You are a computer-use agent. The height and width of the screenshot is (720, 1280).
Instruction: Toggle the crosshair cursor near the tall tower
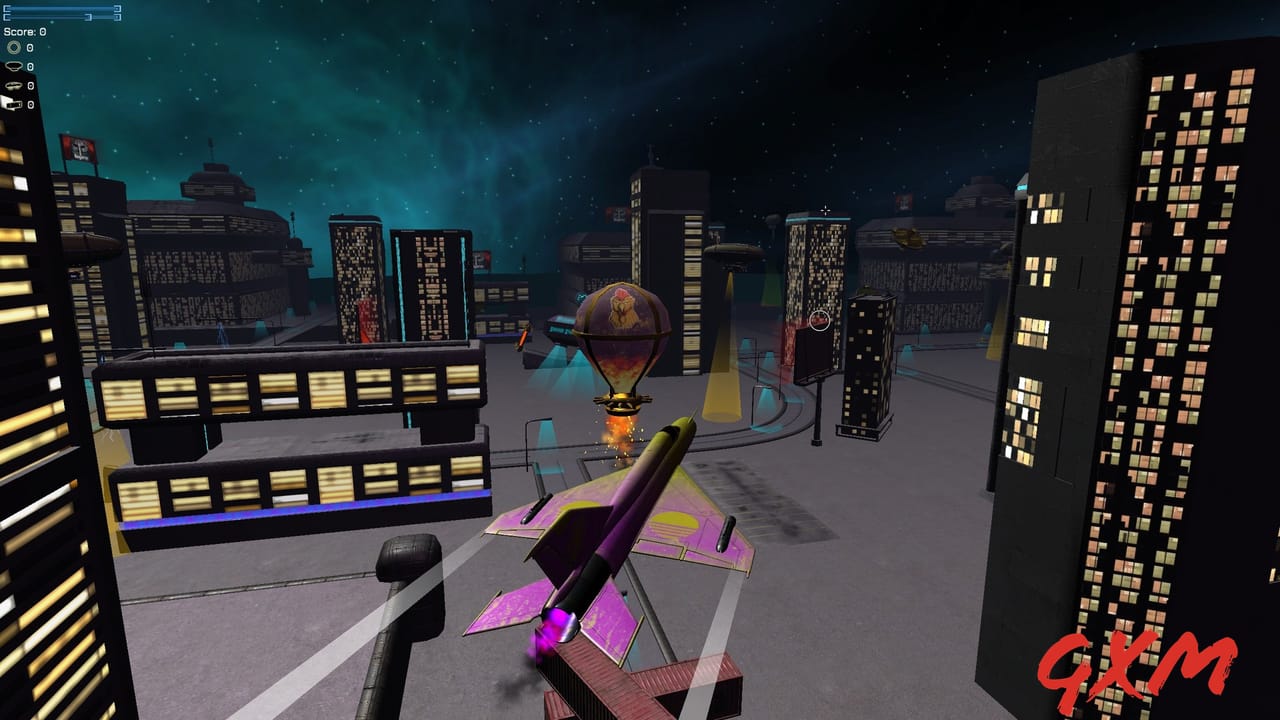825,210
